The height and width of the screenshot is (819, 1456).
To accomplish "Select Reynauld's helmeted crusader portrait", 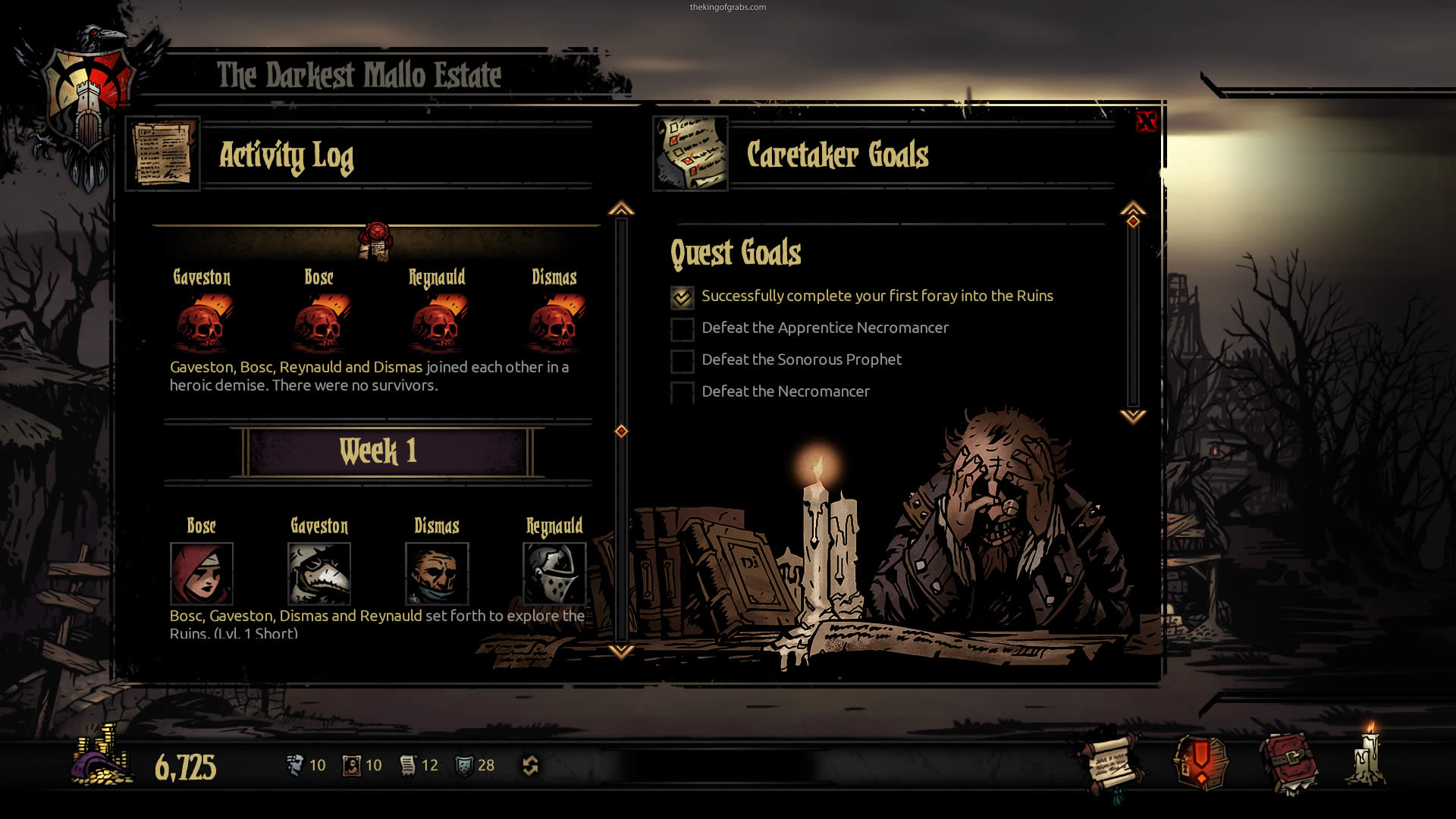I will pyautogui.click(x=554, y=573).
